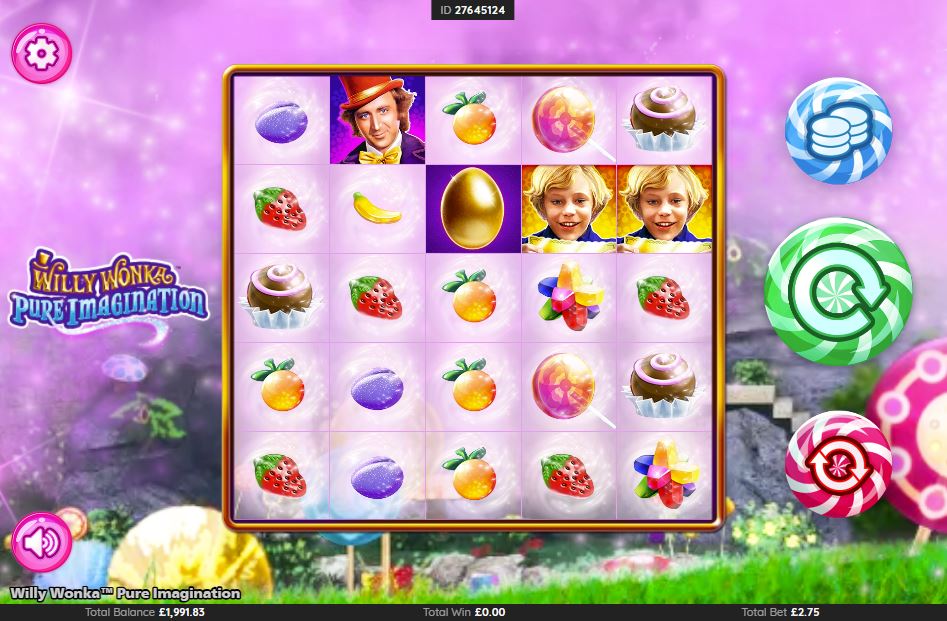Toggle the sound speaker button
The height and width of the screenshot is (621, 947).
pos(41,542)
